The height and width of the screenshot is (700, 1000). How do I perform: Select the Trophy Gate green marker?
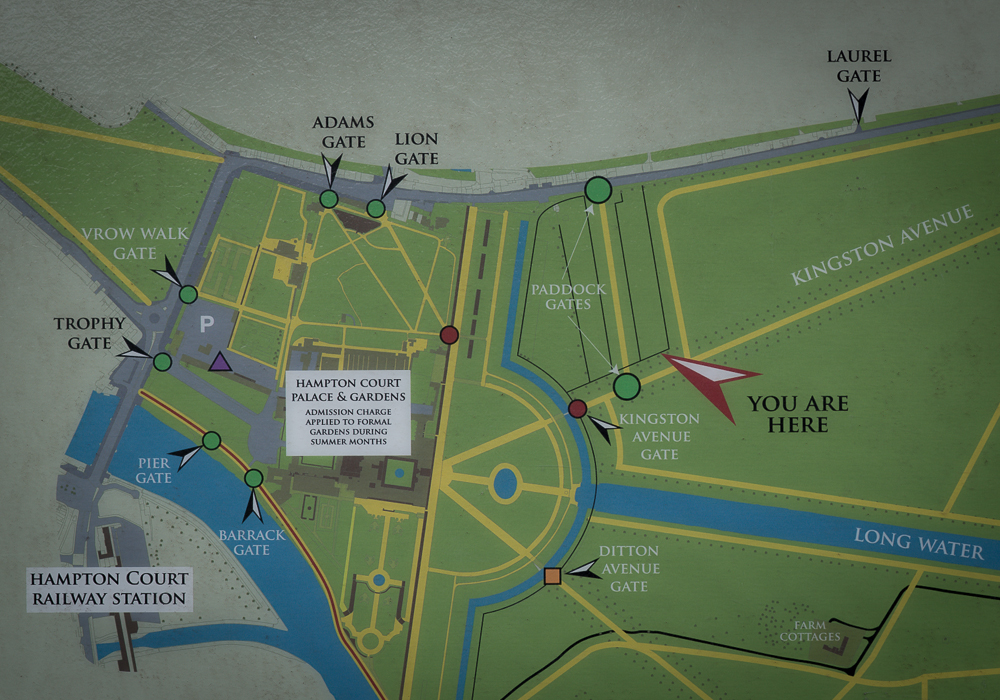(x=162, y=362)
